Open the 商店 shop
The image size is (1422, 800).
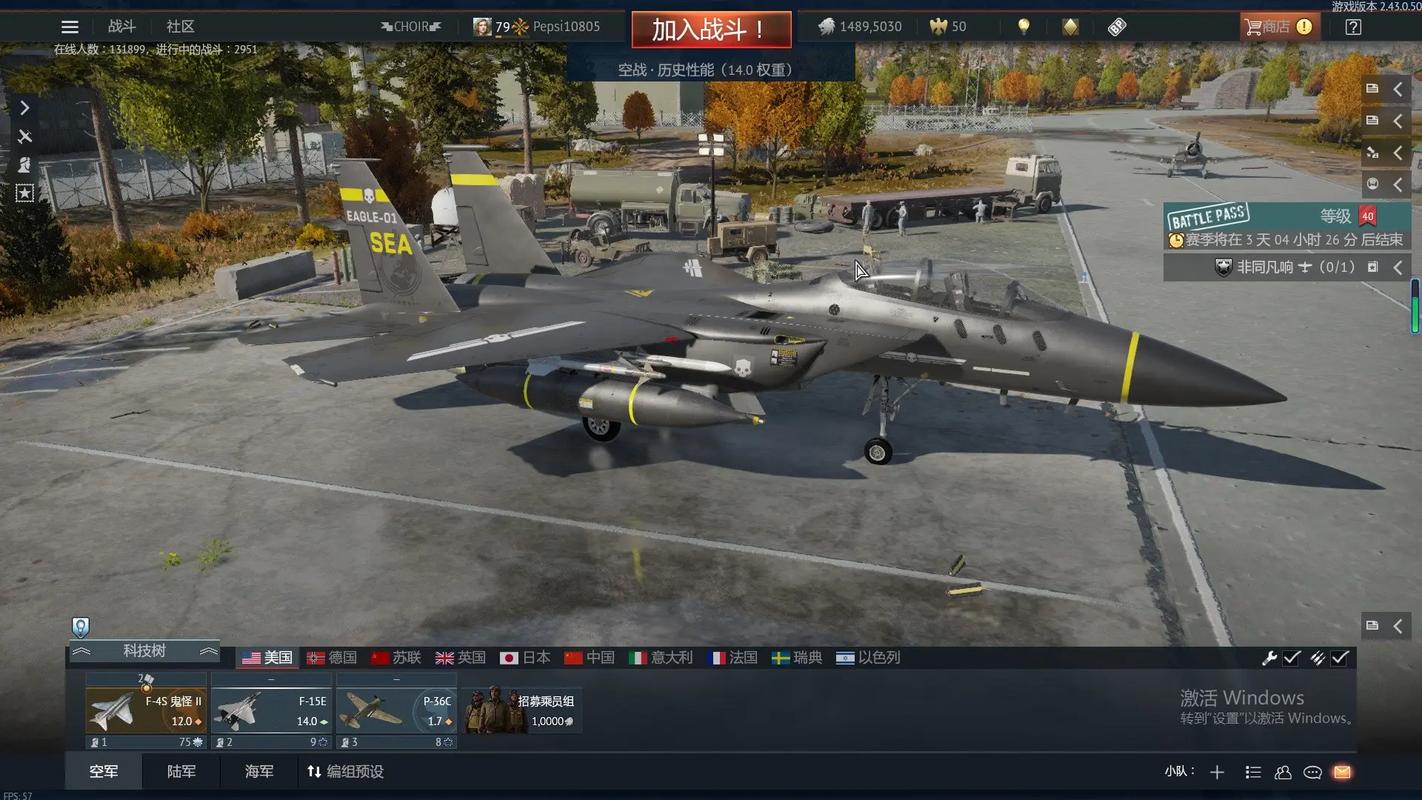(x=1278, y=27)
